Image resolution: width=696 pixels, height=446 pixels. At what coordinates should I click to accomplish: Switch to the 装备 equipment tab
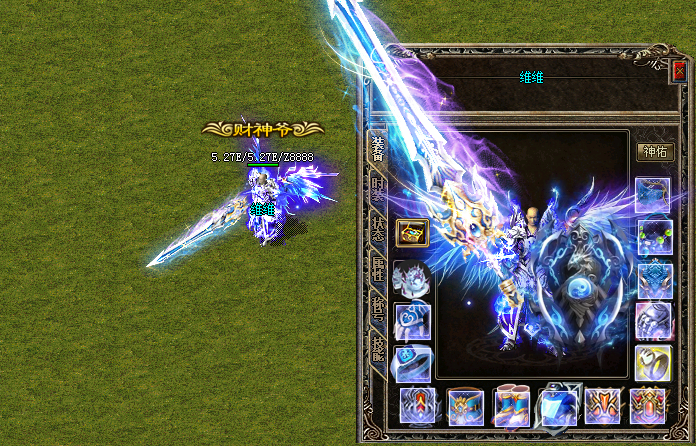[x=377, y=150]
